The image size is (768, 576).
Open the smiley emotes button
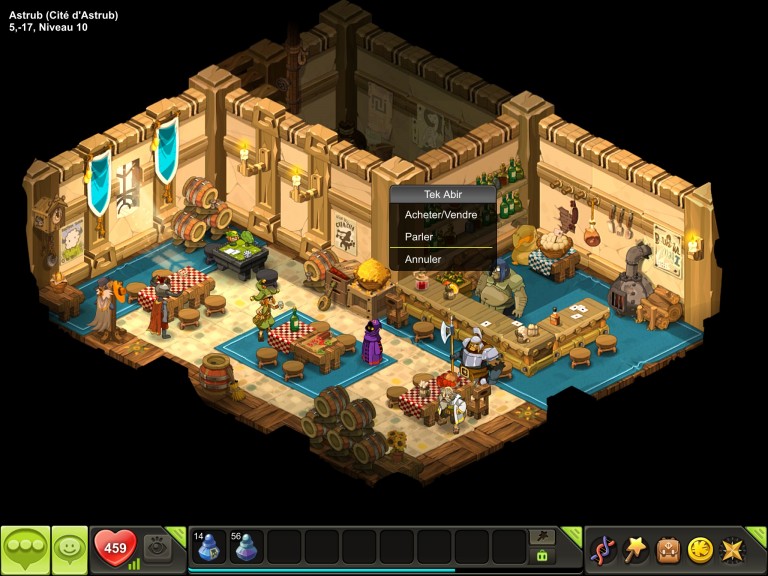pyautogui.click(x=70, y=550)
